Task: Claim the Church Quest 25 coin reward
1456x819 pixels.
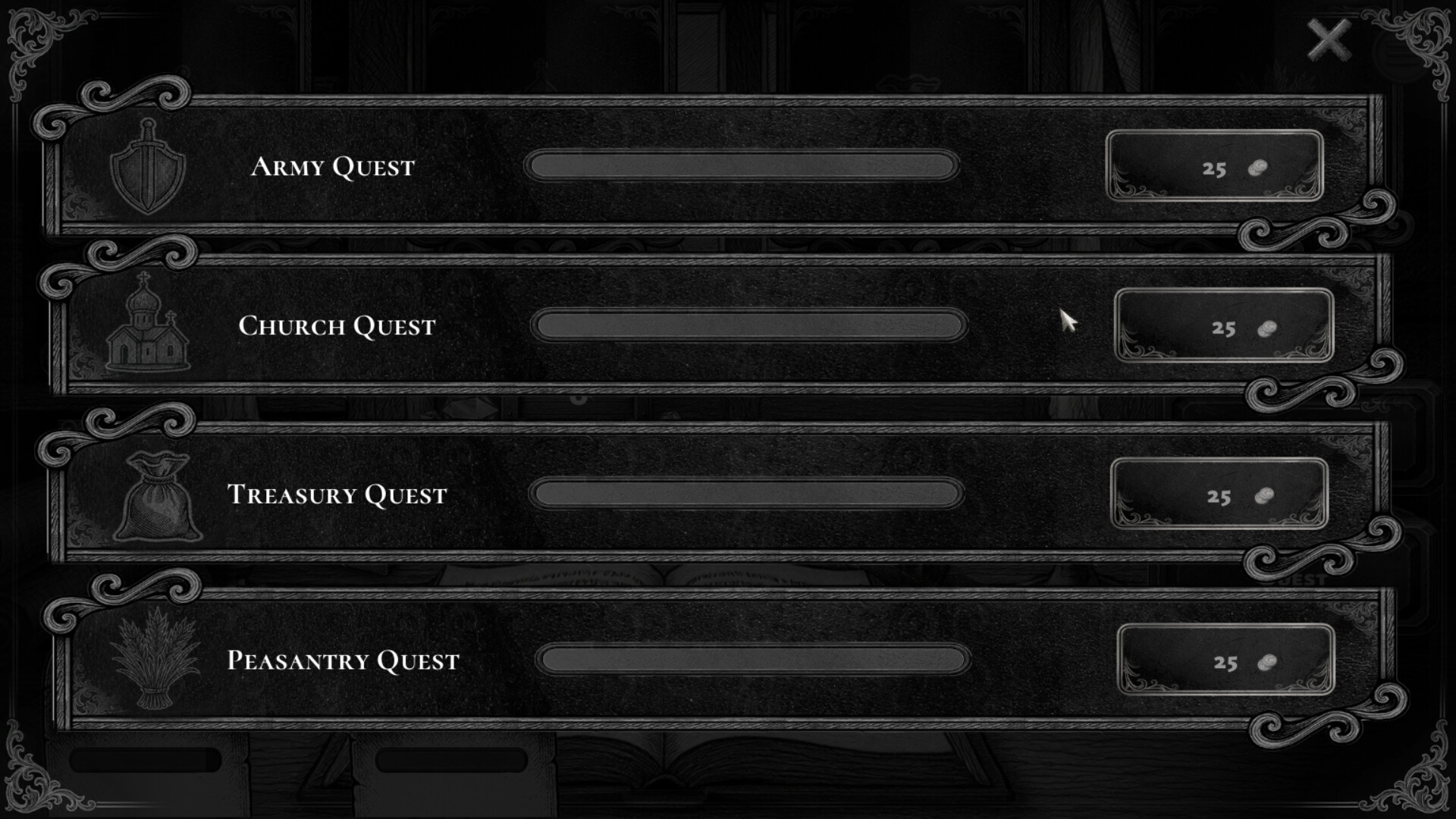Action: tap(1221, 328)
